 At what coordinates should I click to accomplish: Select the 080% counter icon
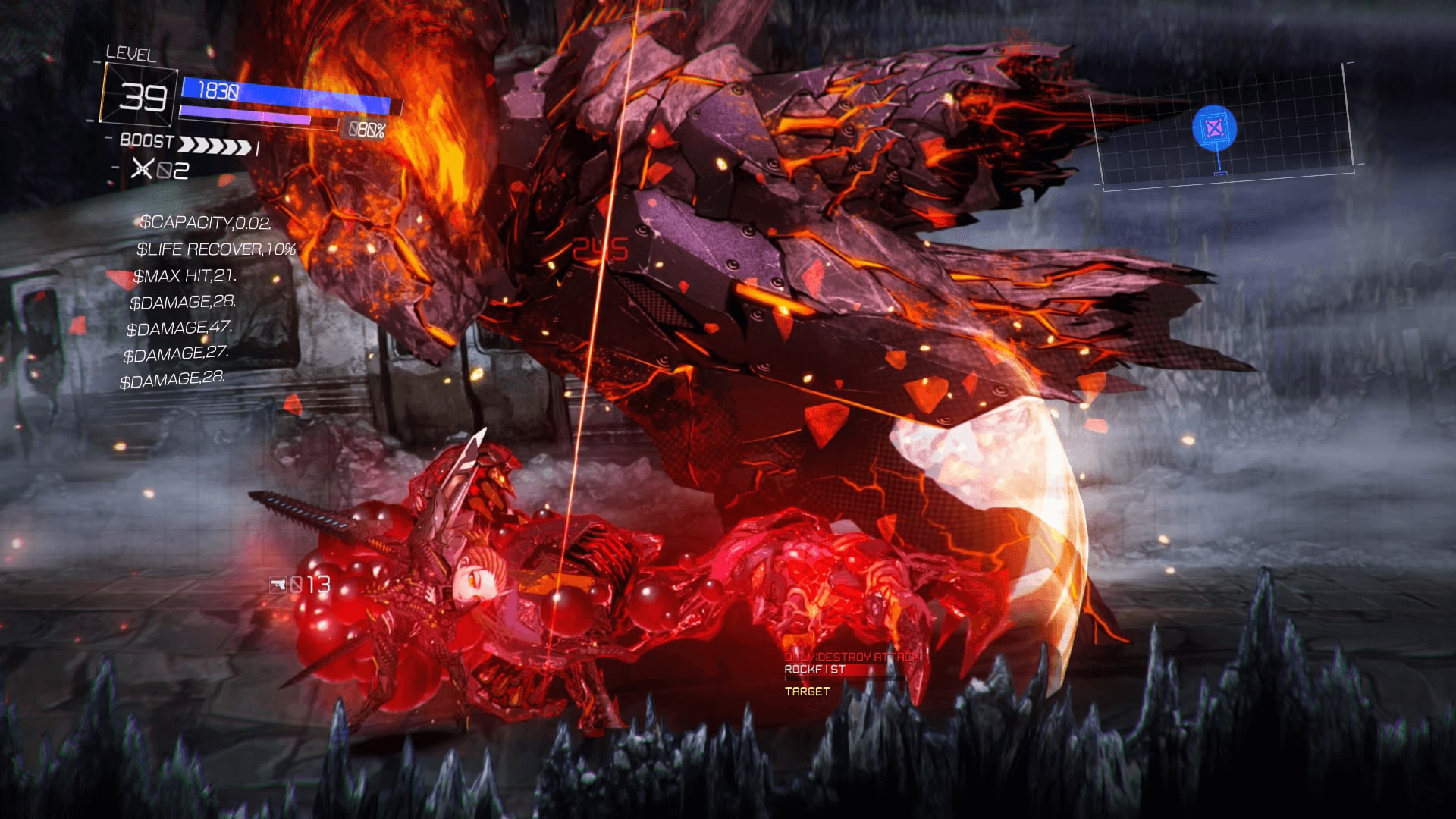coord(366,130)
